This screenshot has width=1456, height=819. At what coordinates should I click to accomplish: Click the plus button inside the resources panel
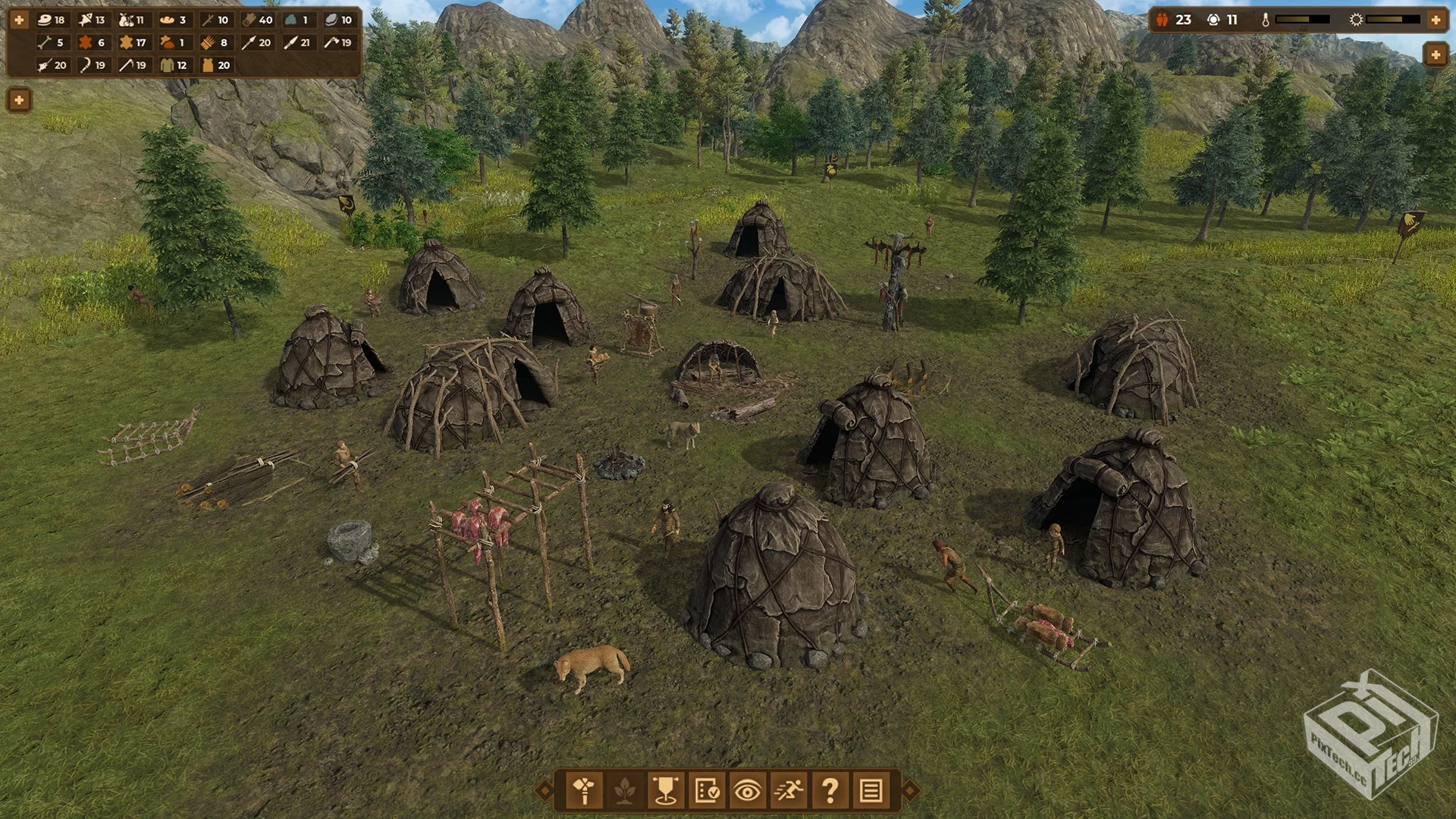[x=19, y=20]
